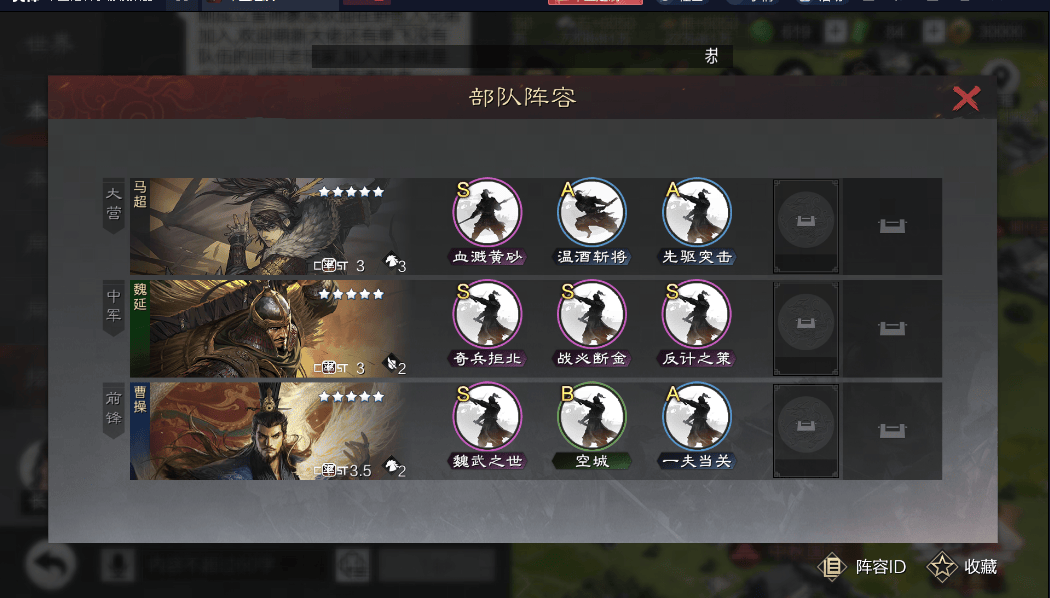Select the 魏延 general portrait
Image resolution: width=1050 pixels, height=598 pixels.
coord(270,328)
